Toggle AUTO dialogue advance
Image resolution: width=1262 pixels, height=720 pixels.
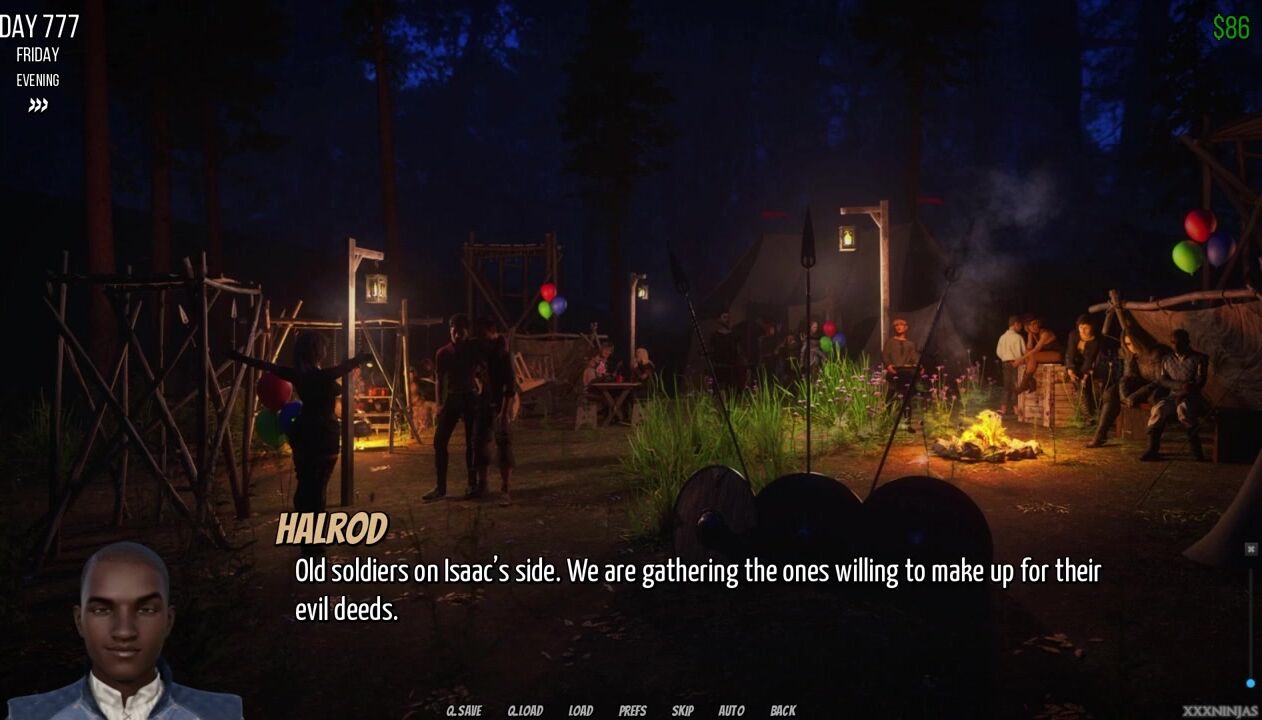[x=731, y=711]
